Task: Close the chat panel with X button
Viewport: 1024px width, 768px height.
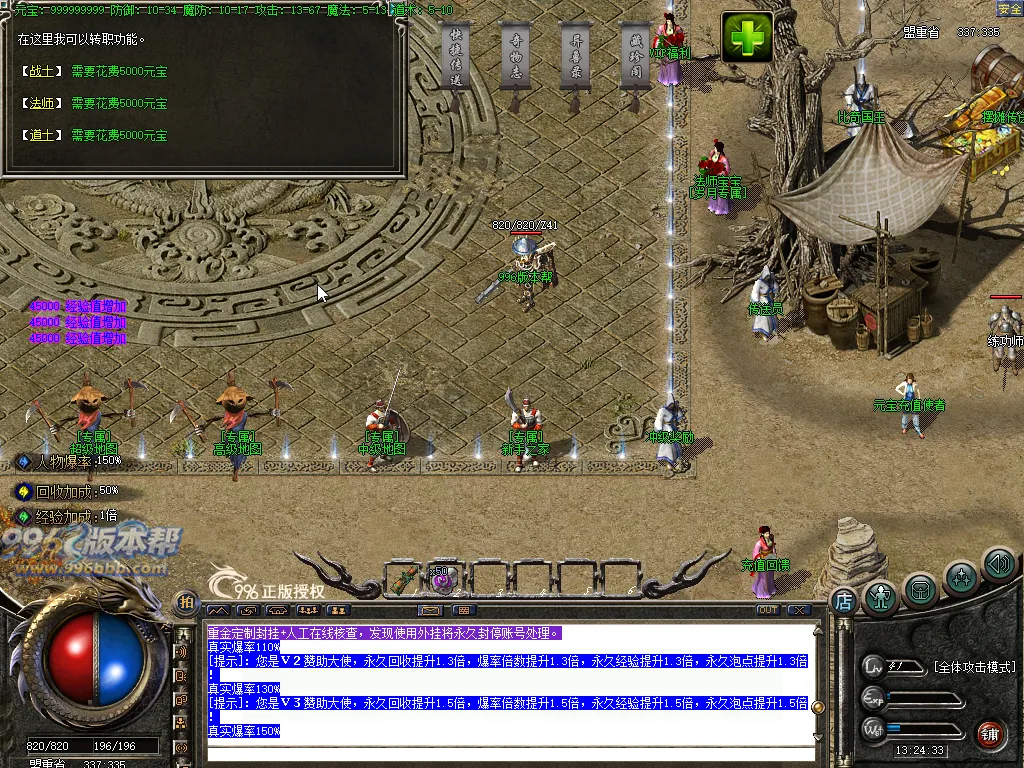Action: coord(798,610)
